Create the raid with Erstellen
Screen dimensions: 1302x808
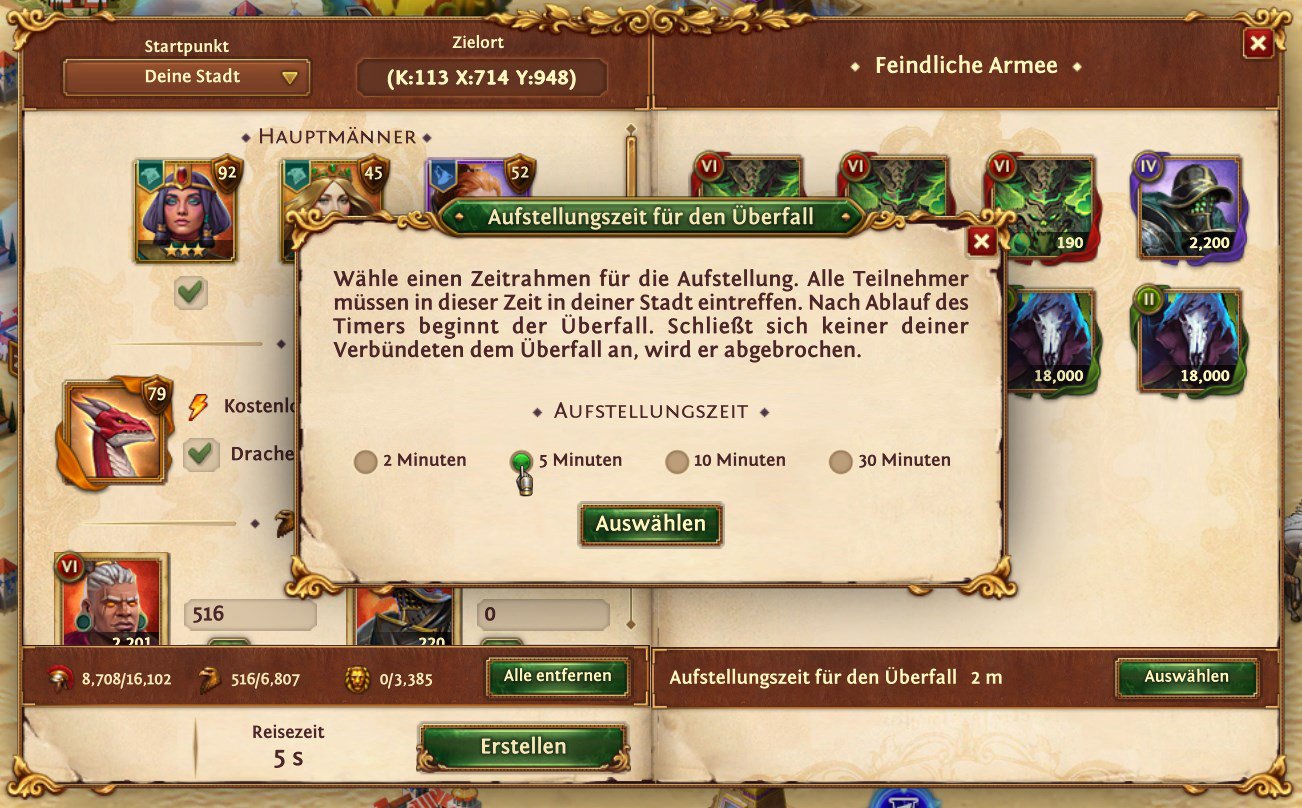(x=523, y=747)
